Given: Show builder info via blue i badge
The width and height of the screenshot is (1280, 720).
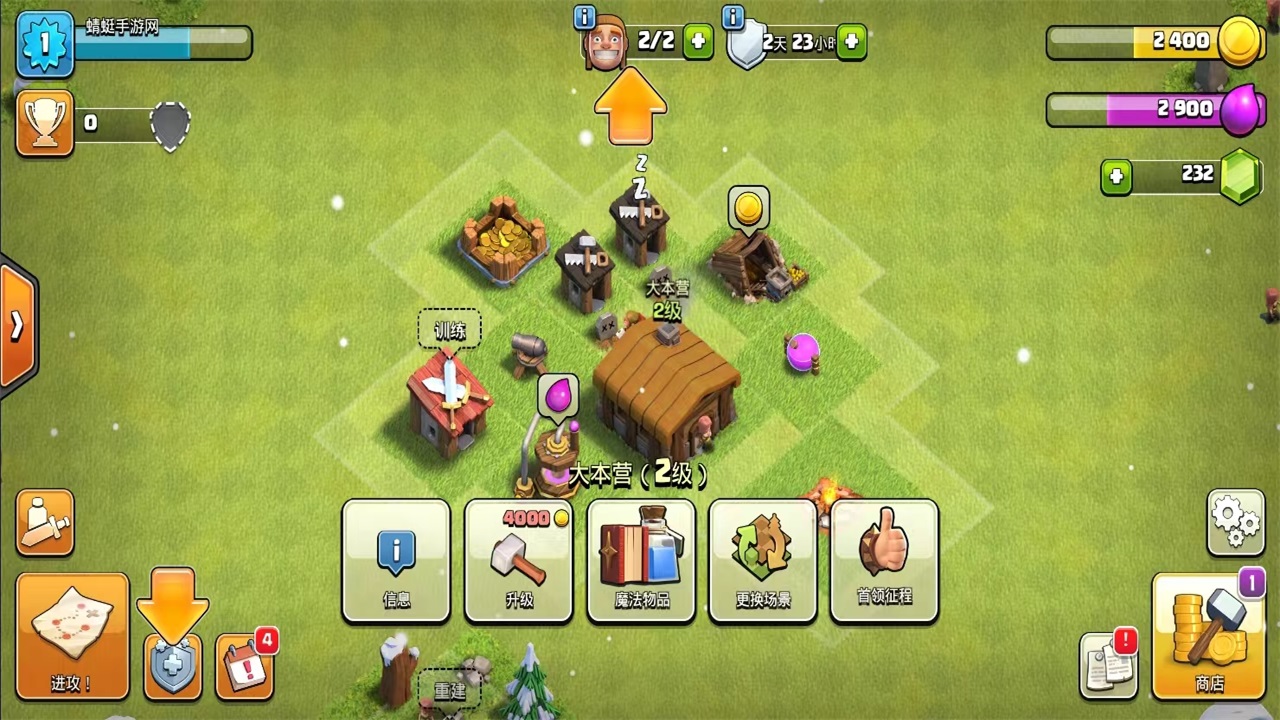Looking at the screenshot, I should (x=585, y=17).
